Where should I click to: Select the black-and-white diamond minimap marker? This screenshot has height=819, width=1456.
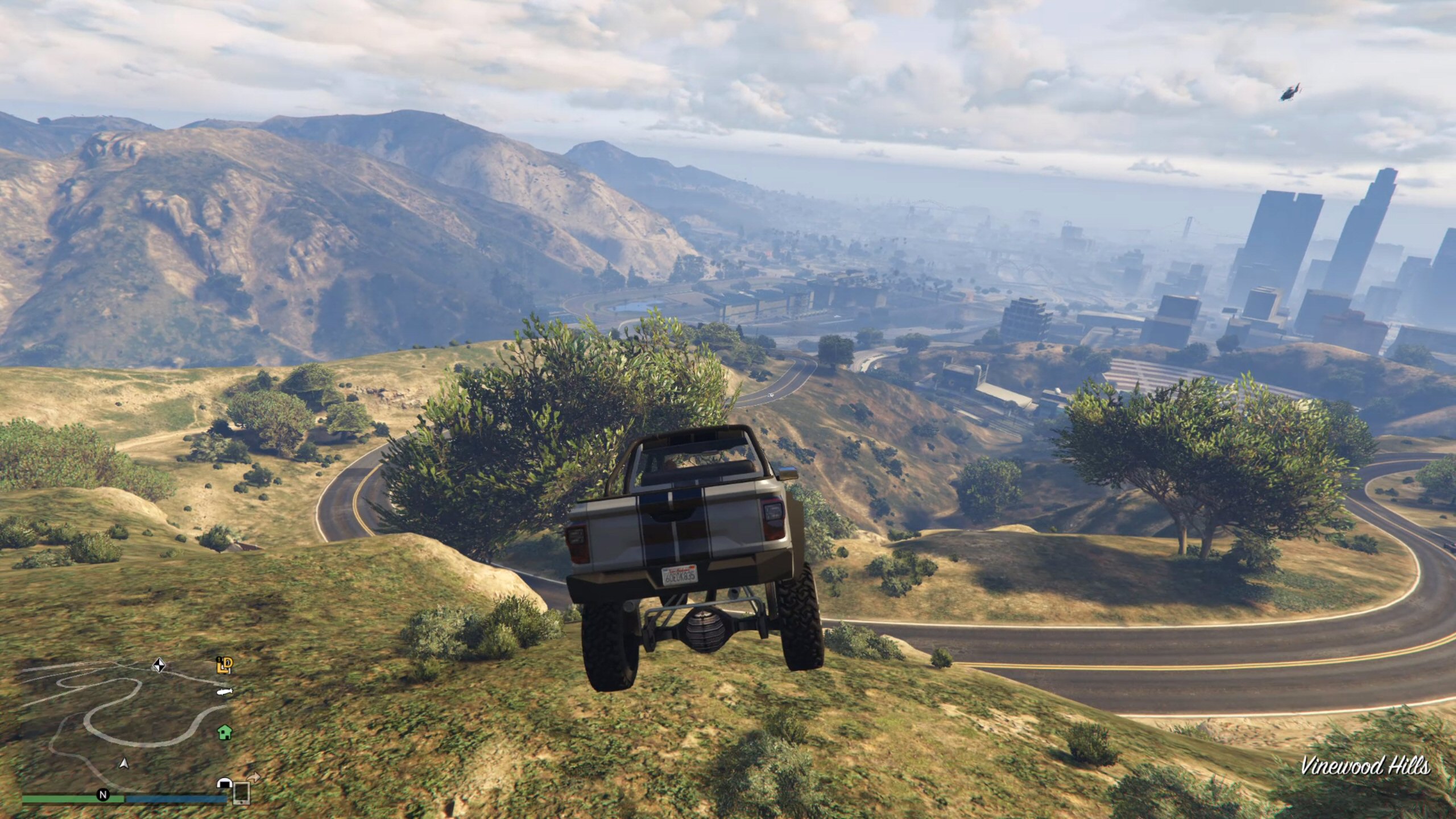click(x=159, y=665)
